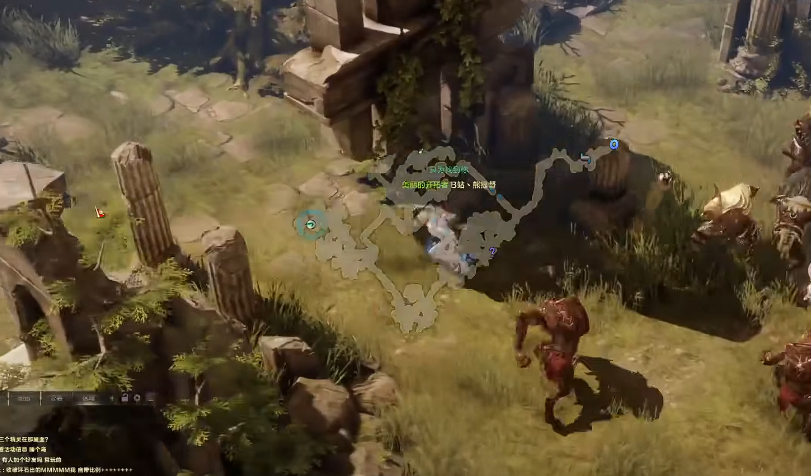Toggle the chat window lock icon
The image size is (811, 476).
point(124,398)
